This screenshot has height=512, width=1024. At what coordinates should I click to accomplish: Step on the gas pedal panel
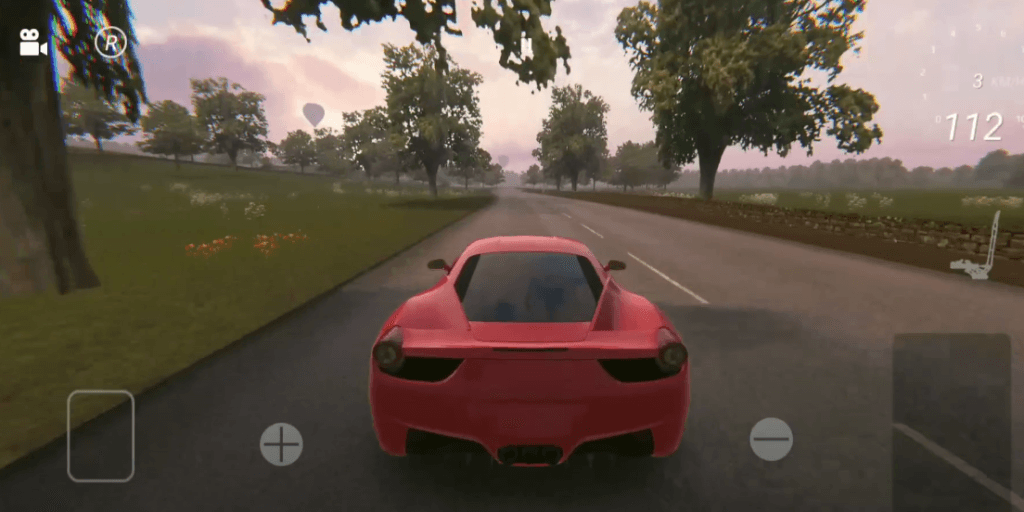[951, 420]
